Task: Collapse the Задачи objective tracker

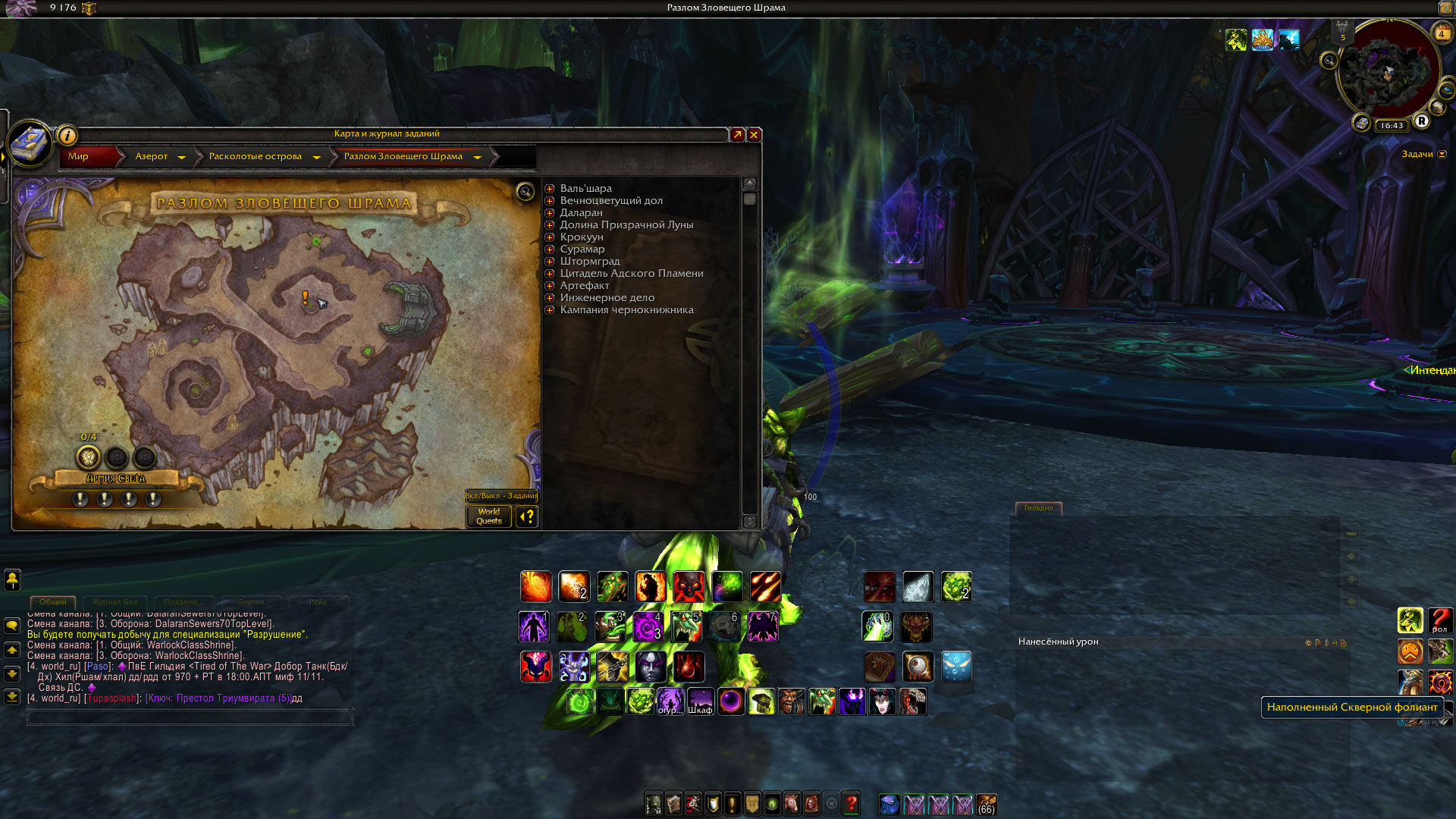Action: [x=1442, y=155]
